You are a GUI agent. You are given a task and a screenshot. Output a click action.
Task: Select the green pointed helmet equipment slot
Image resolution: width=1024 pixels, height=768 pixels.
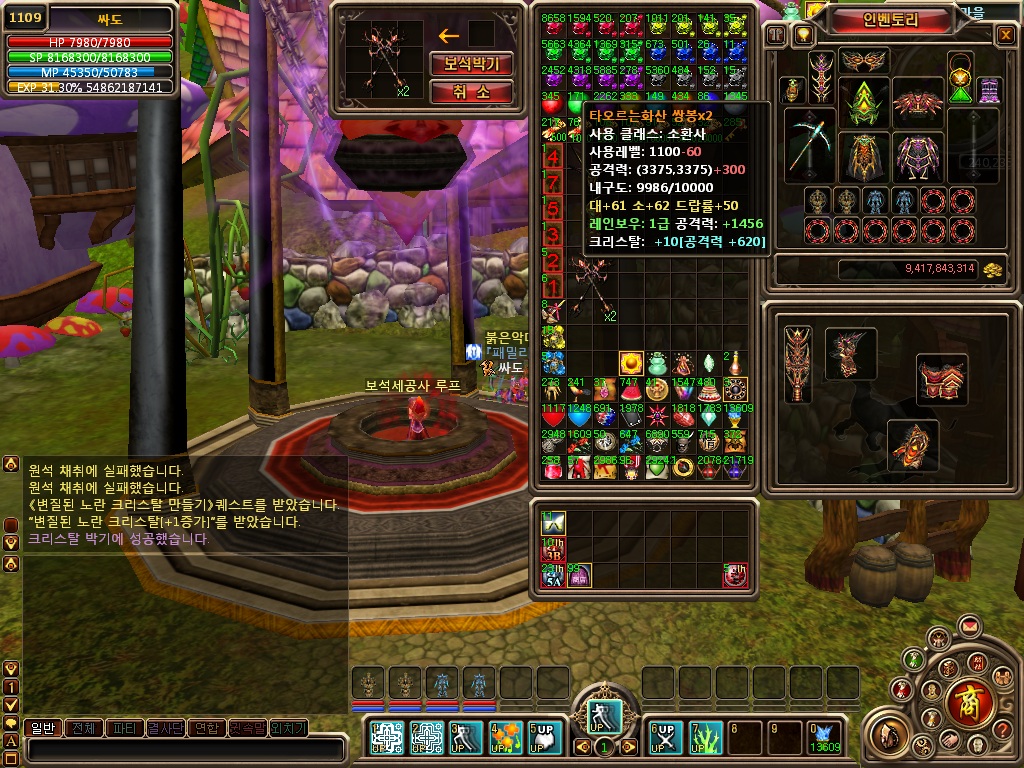[863, 101]
